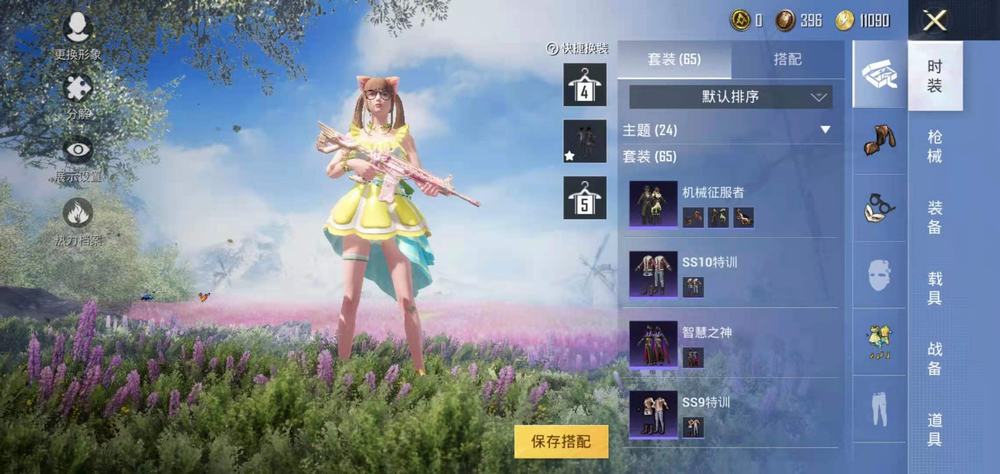The height and width of the screenshot is (474, 1000).
Task: Close the wardrobe with the X button
Action: pos(935,20)
